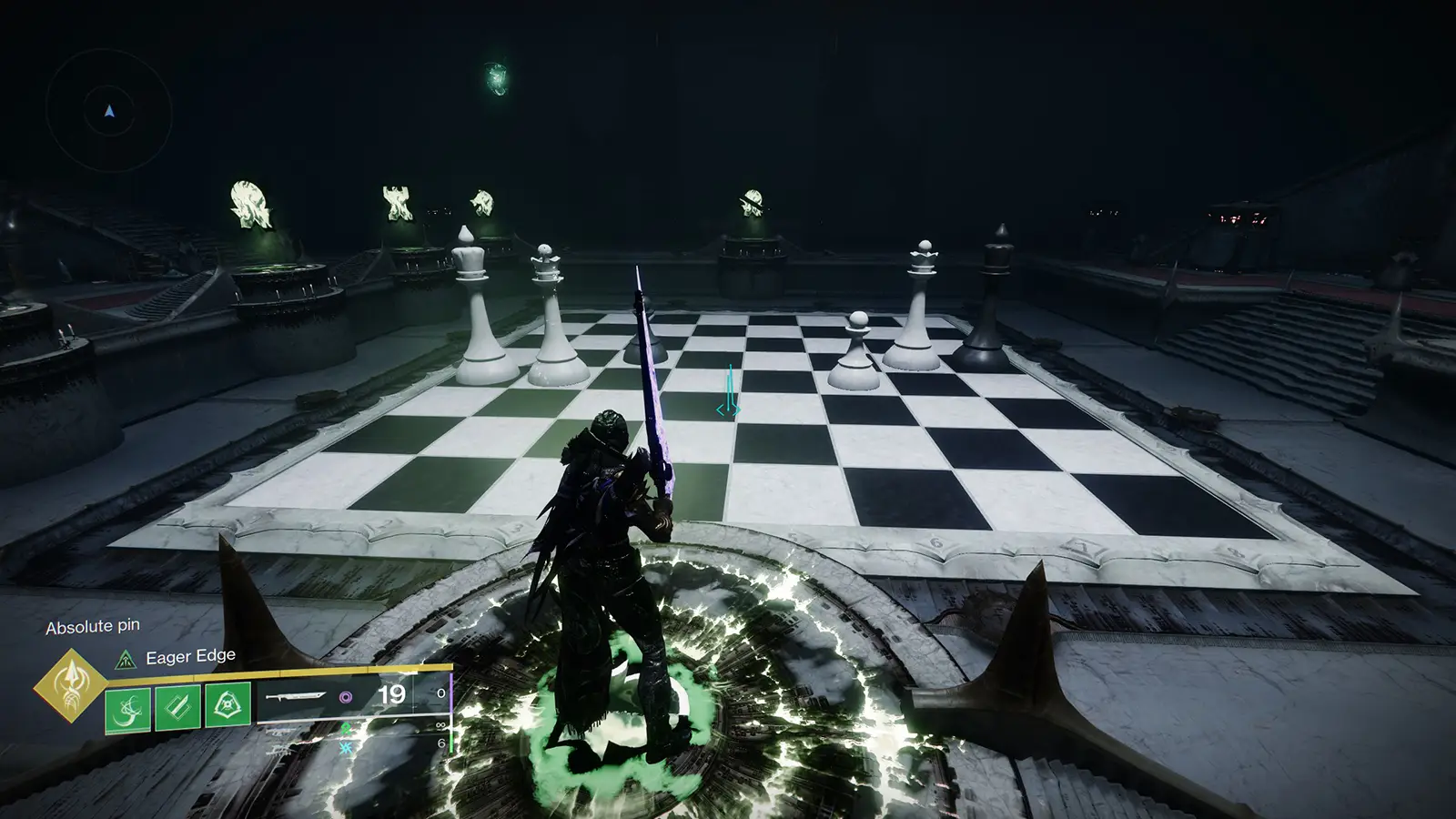This screenshot has width=1456, height=819.
Task: Click the green grenade ability icon
Action: pos(227,705)
